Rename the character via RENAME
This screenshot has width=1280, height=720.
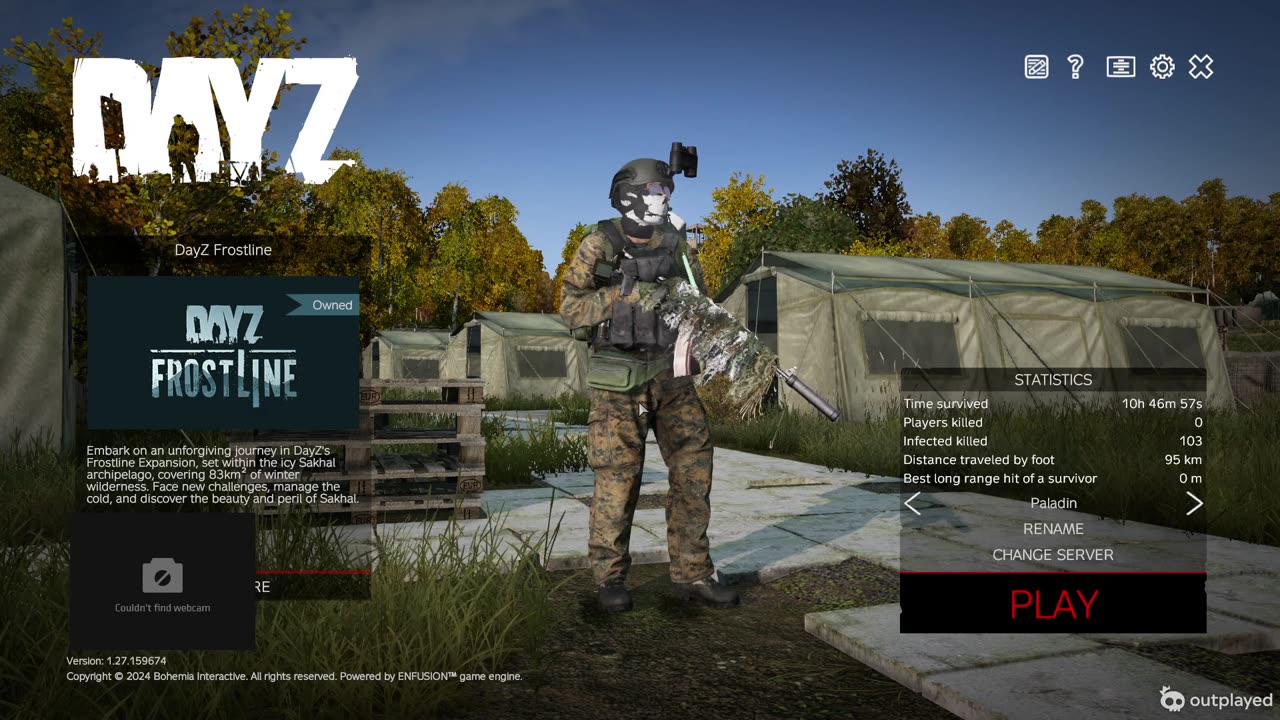pos(1053,529)
